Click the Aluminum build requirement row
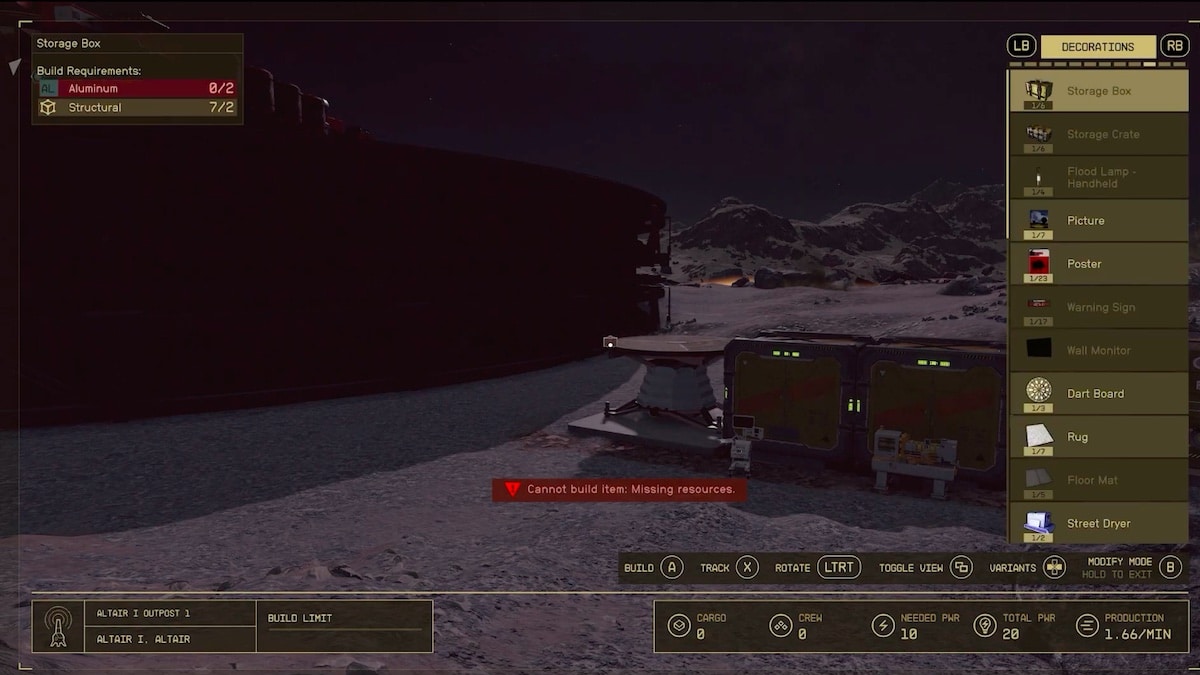This screenshot has height=675, width=1200. tap(137, 88)
